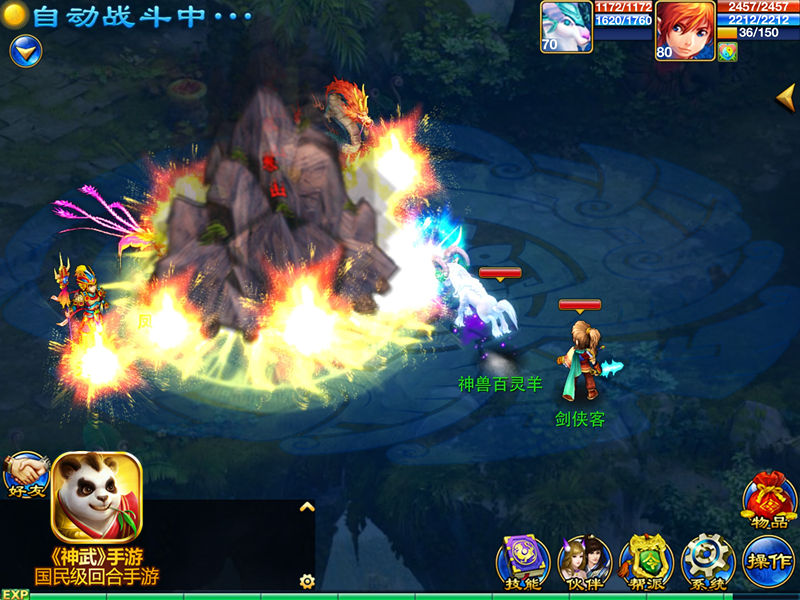
Task: Open the 系统 system settings gear
Action: (707, 562)
